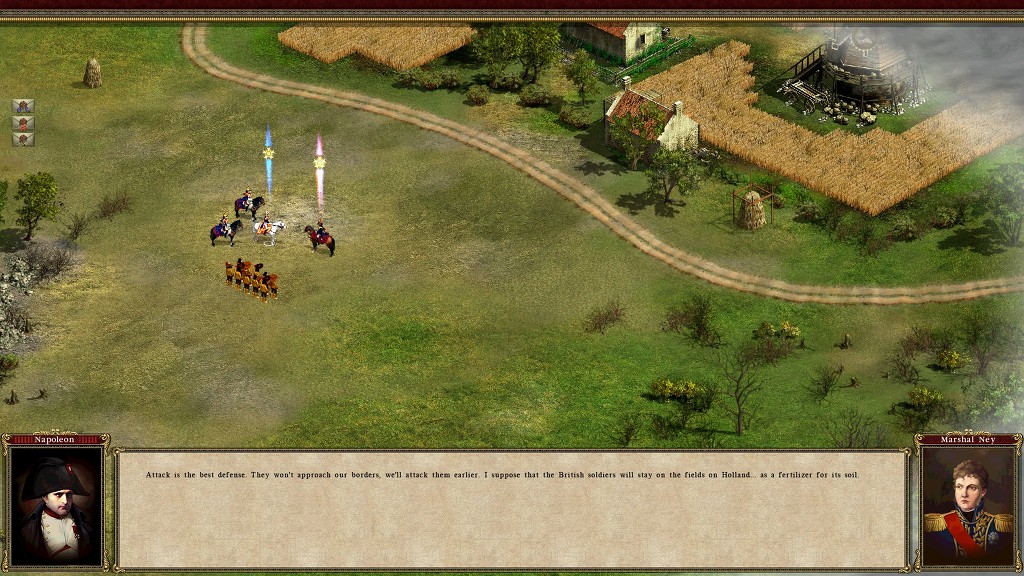Open the envelope with the blue ribbon seal
The height and width of the screenshot is (576, 1024).
click(x=23, y=106)
